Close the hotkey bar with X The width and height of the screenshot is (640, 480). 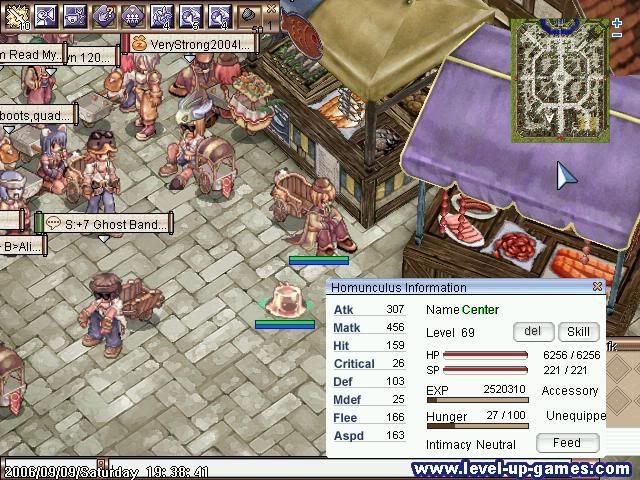tap(271, 8)
